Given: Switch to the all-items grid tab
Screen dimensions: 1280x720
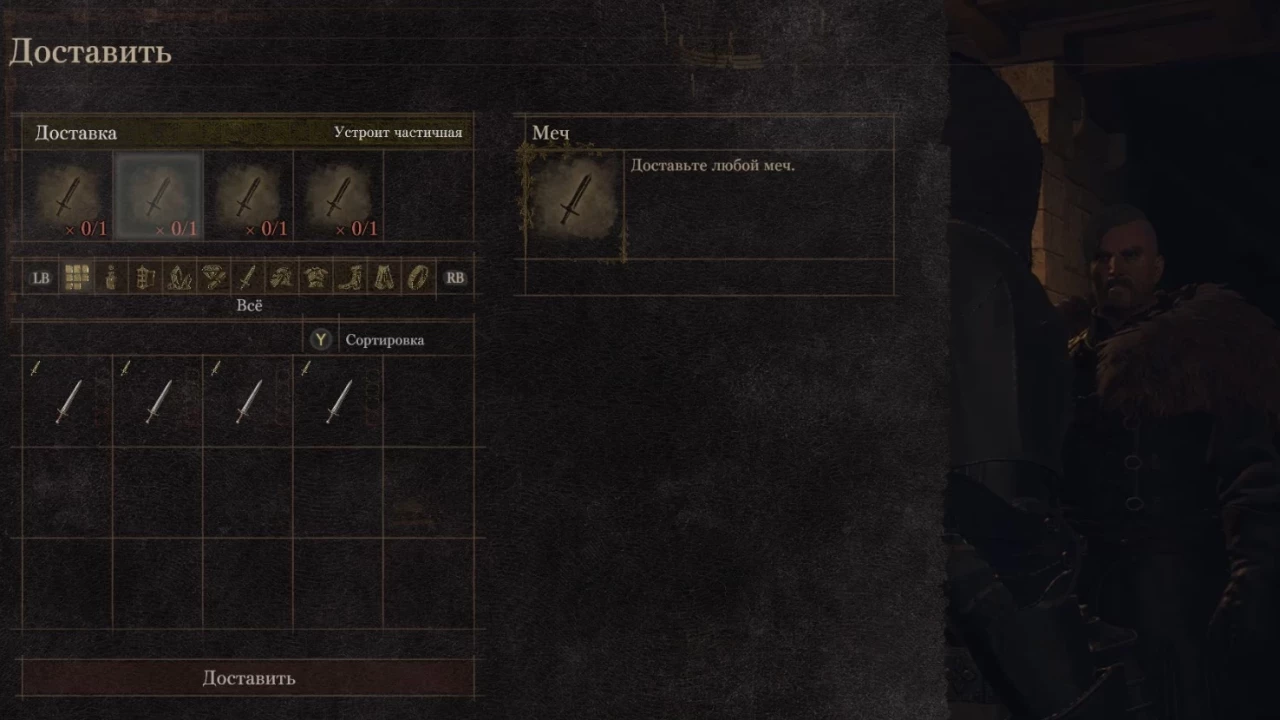Looking at the screenshot, I should tap(77, 278).
